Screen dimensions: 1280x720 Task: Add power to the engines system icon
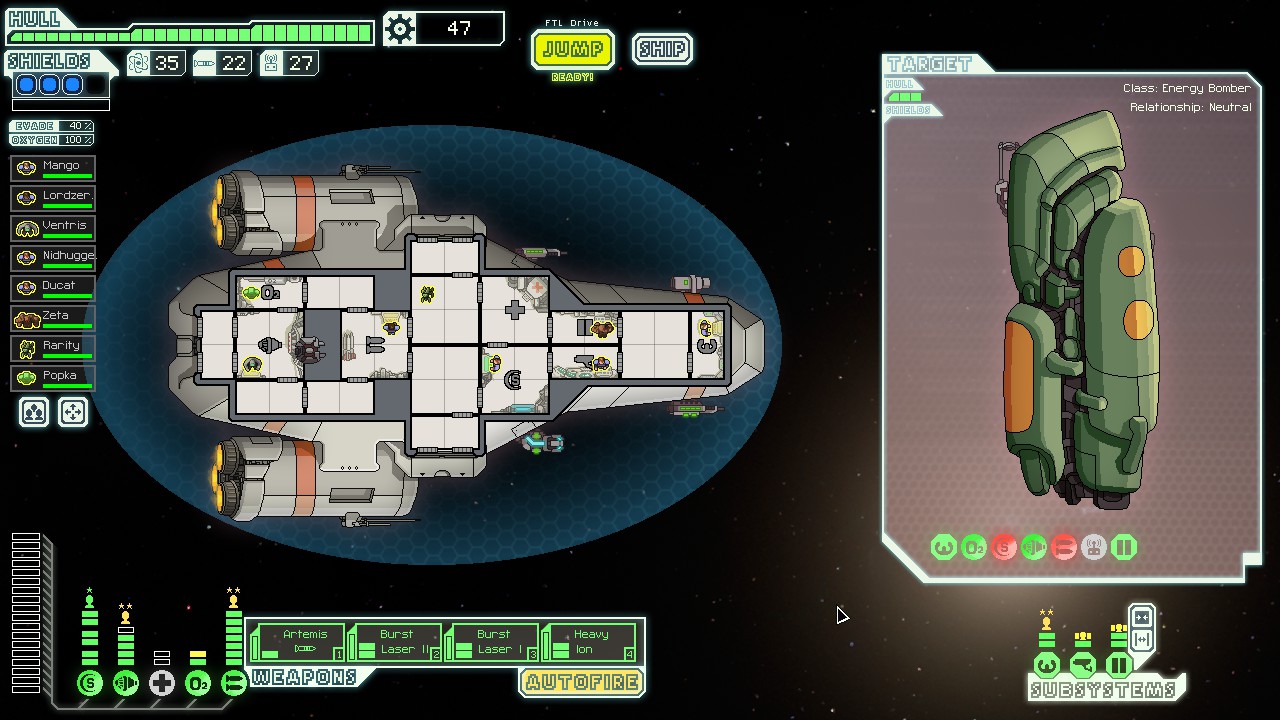click(x=126, y=684)
